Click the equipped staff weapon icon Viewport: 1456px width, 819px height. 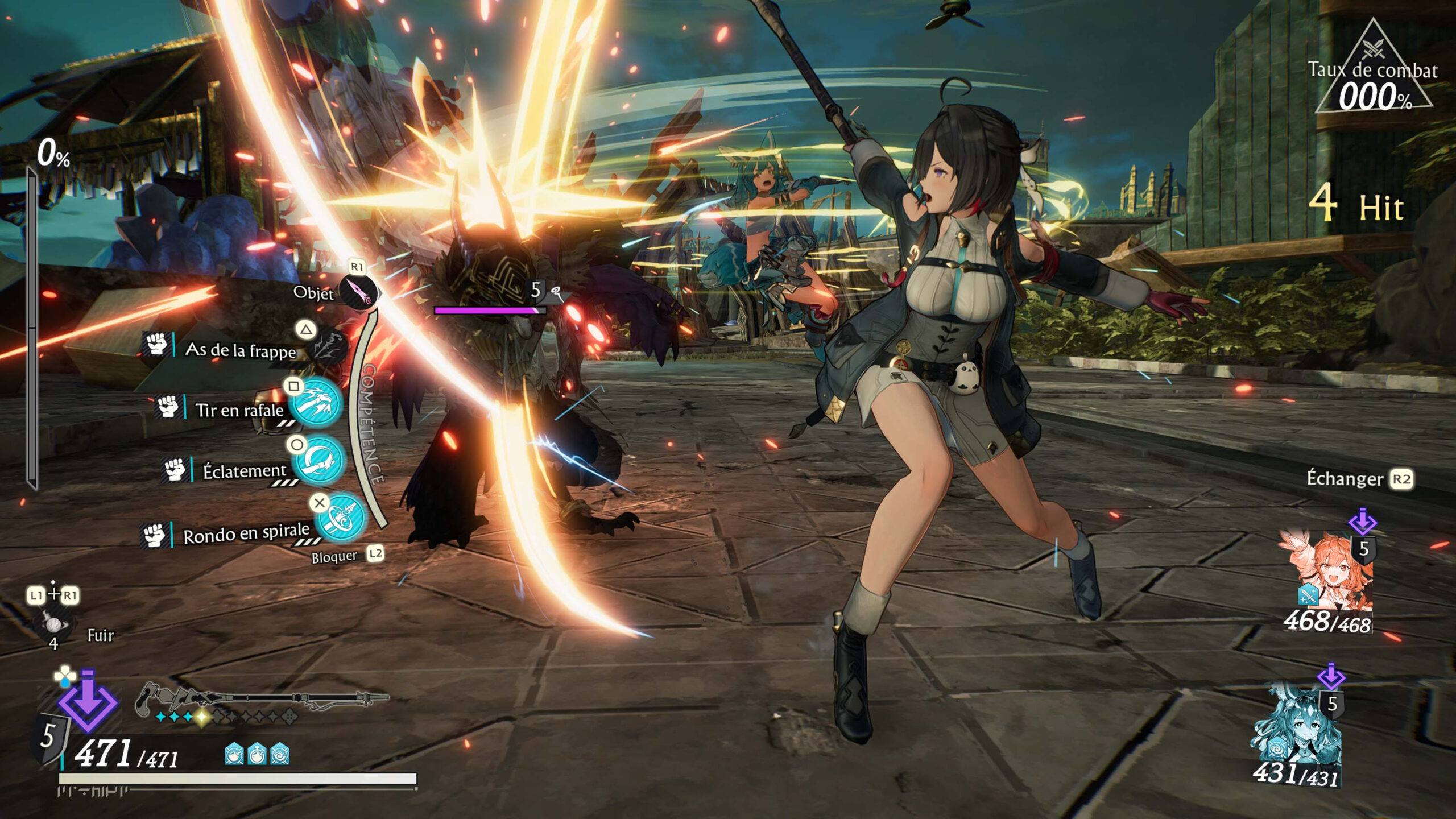(262, 698)
